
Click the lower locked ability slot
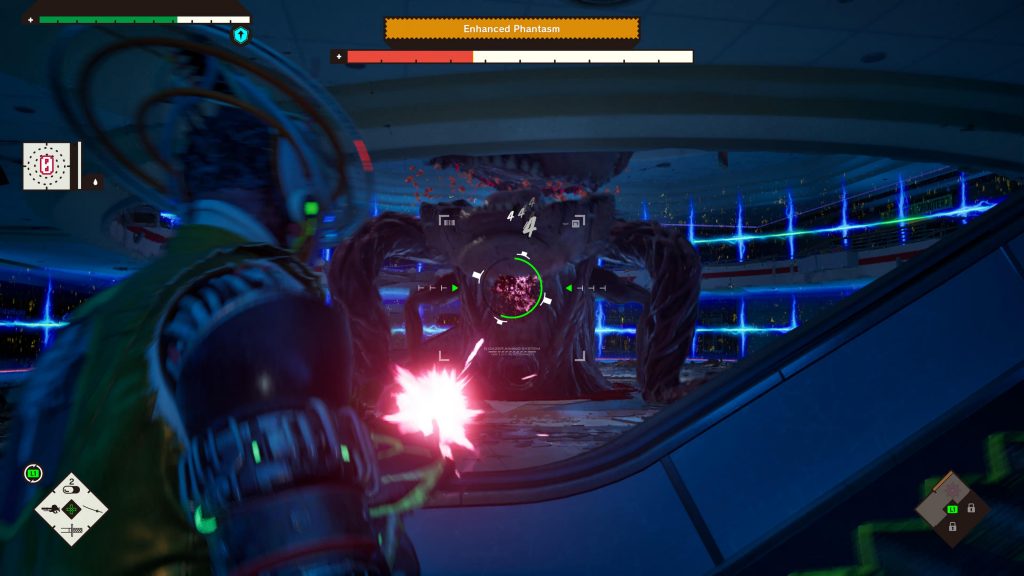point(953,527)
